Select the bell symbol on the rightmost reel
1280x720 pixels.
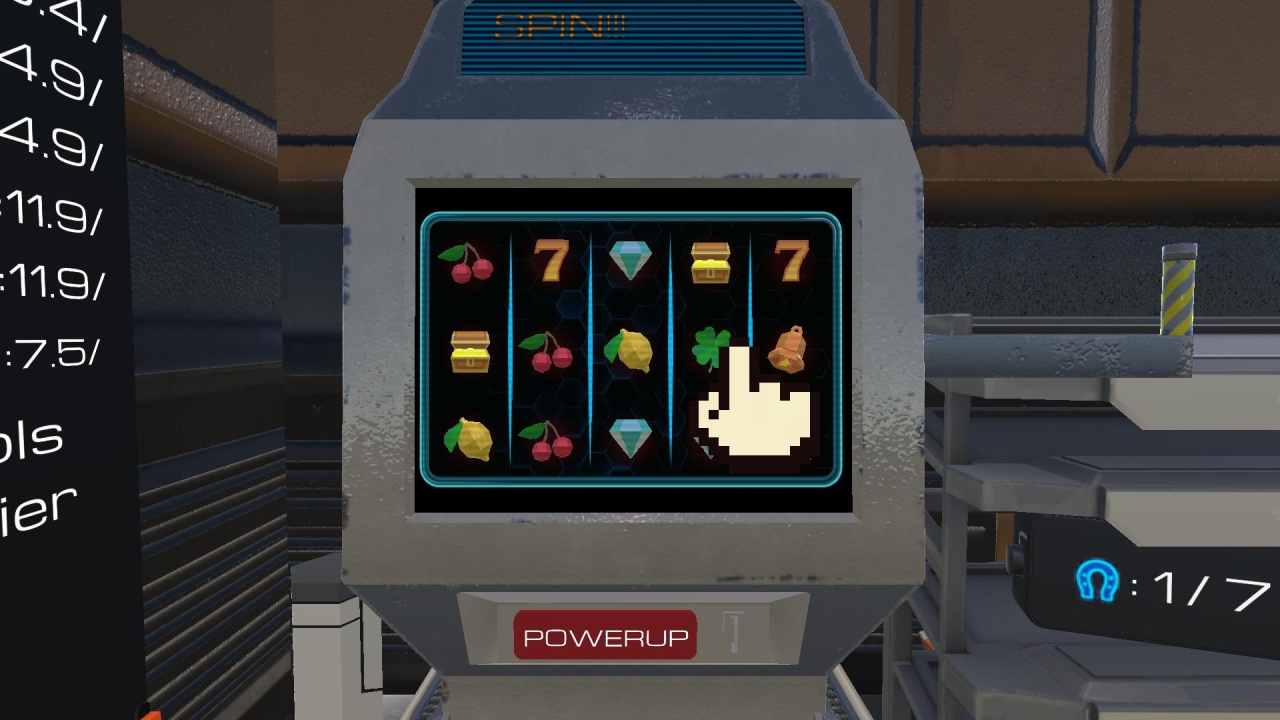click(x=789, y=351)
